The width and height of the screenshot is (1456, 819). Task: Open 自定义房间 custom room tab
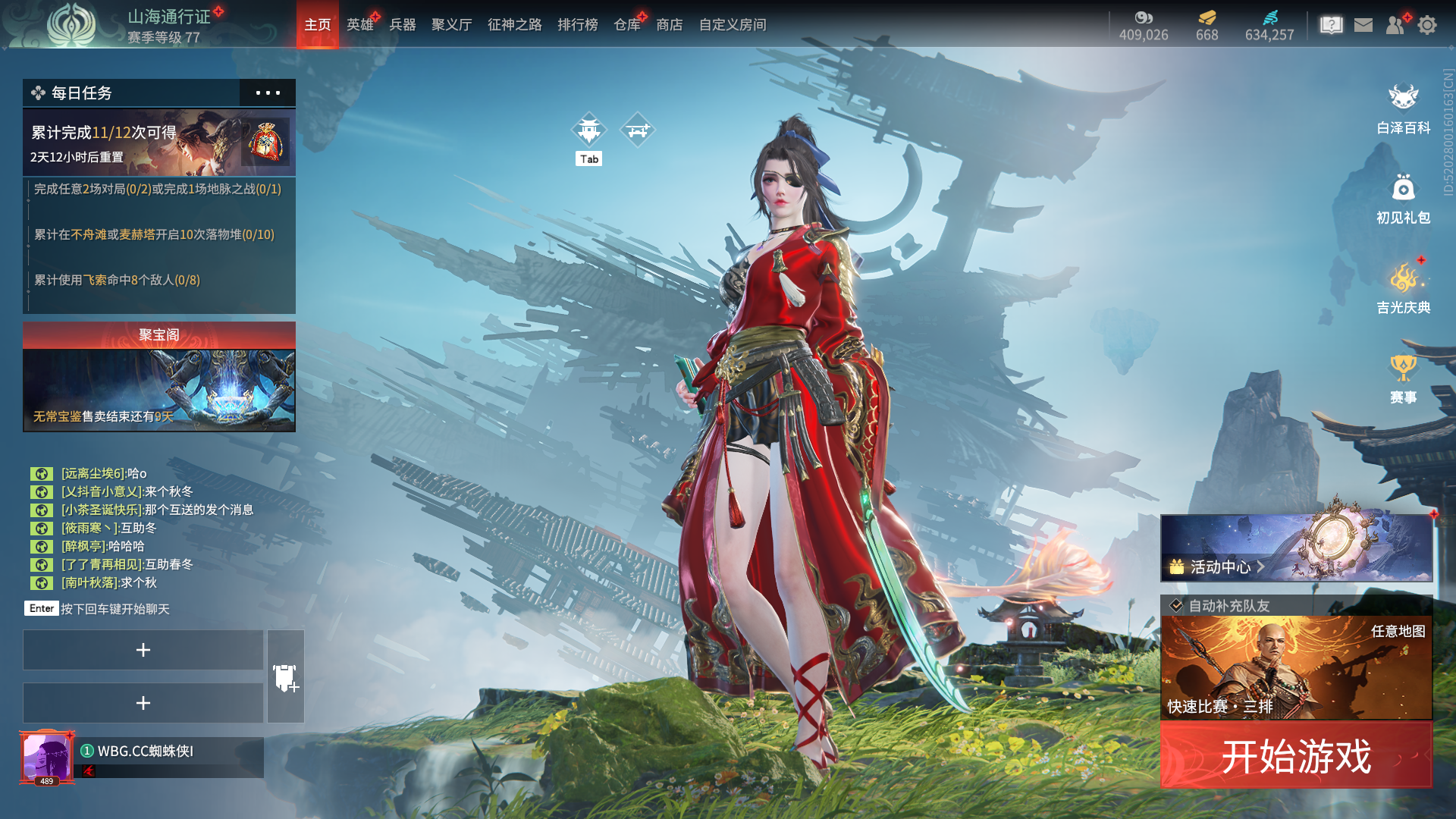point(733,24)
